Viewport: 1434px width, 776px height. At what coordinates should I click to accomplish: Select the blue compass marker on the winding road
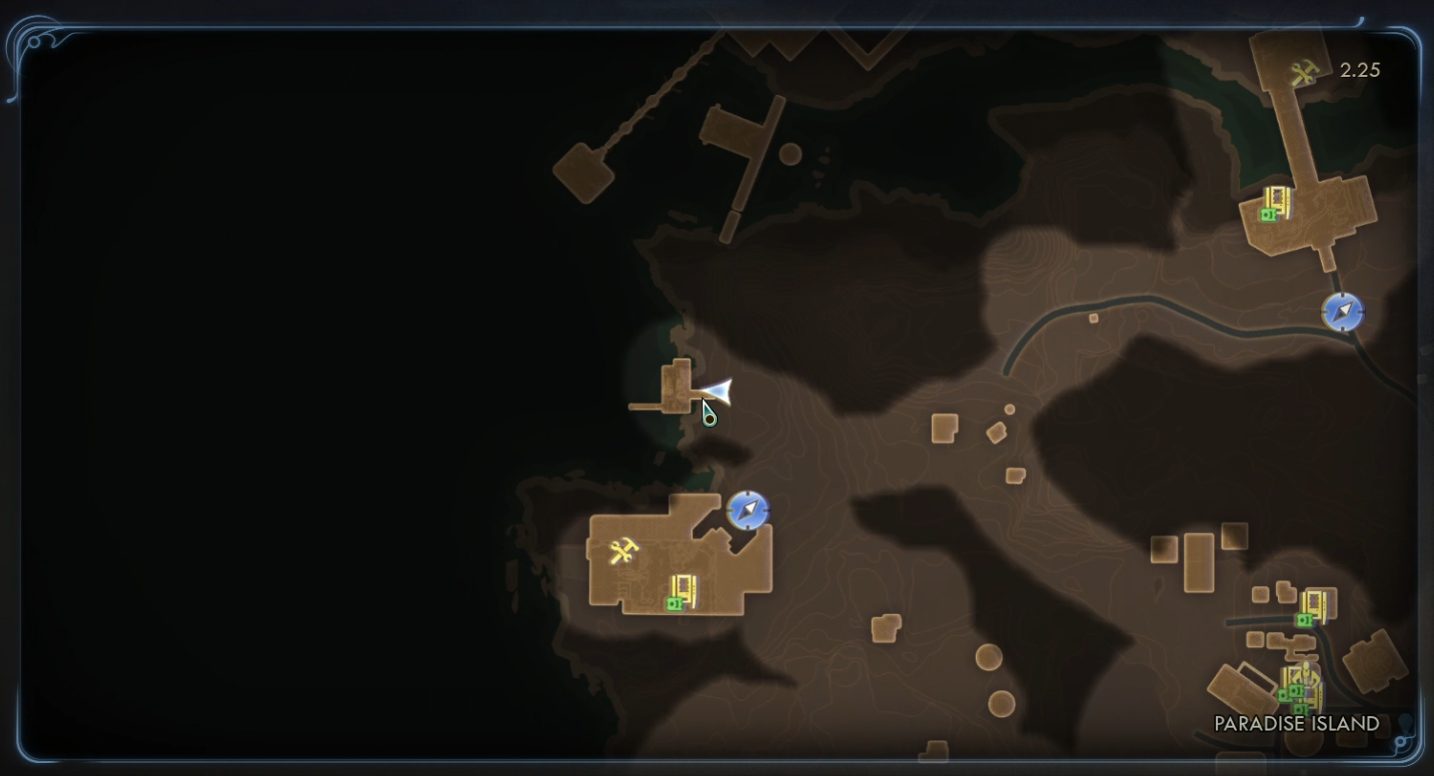(1342, 312)
